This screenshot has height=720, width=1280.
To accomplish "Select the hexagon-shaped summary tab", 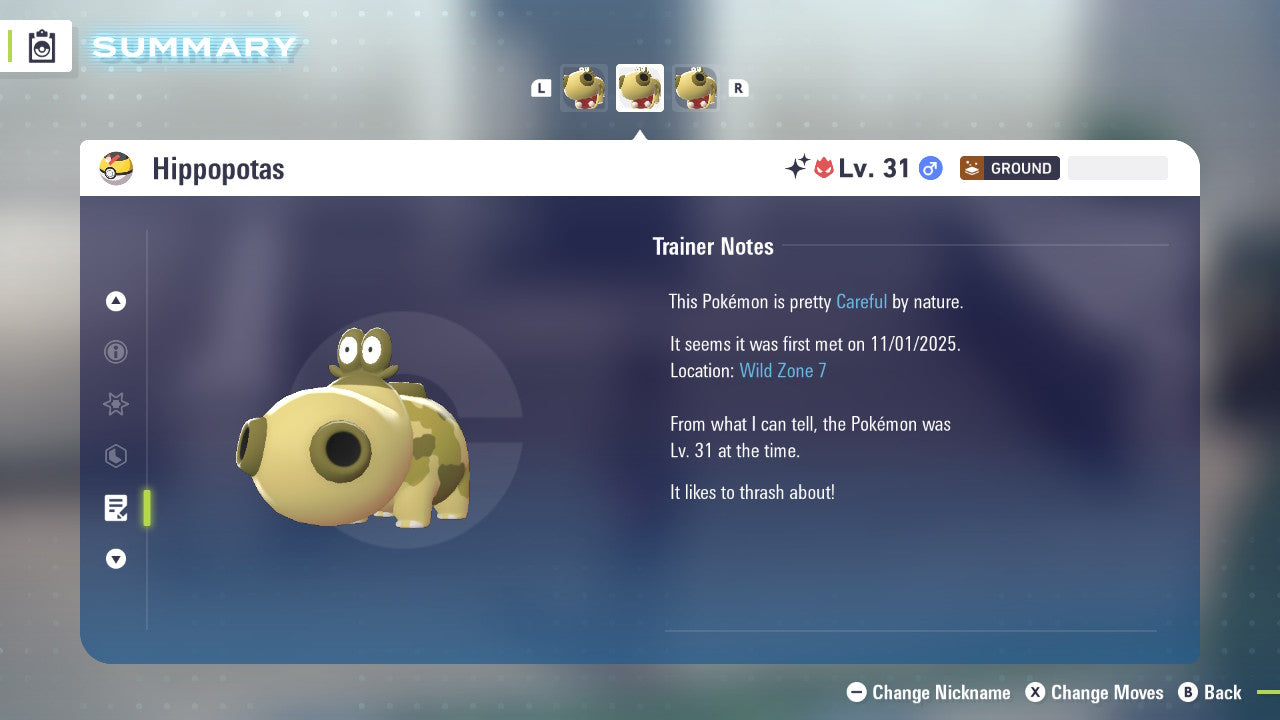I will click(116, 456).
